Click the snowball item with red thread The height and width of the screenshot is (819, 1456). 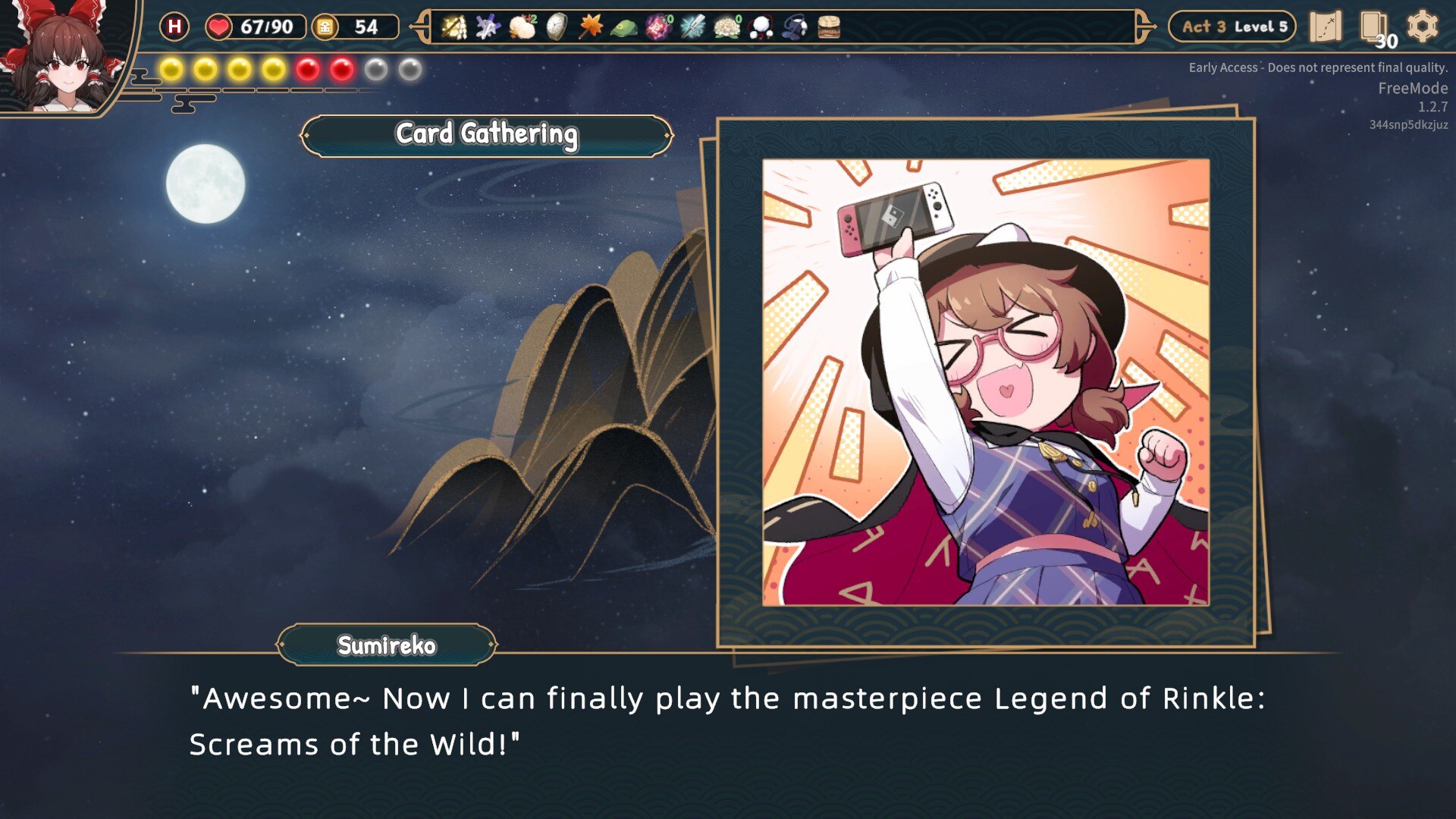point(762,27)
